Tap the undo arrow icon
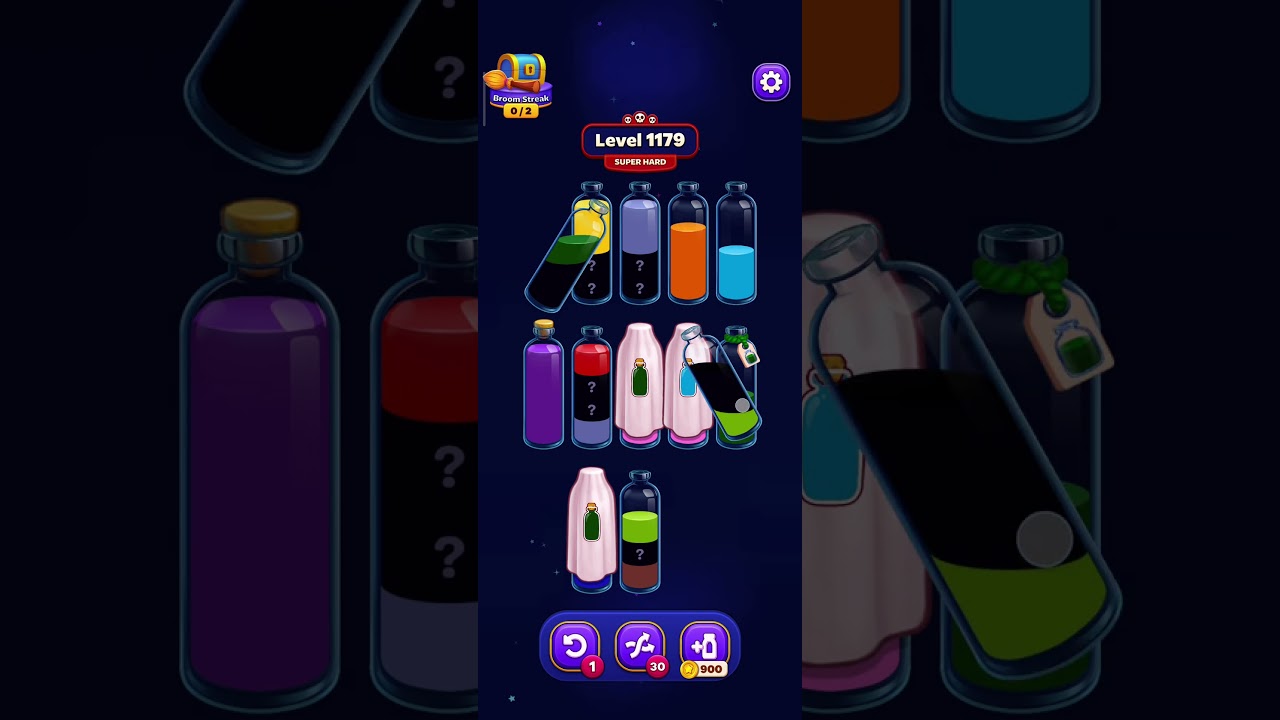 point(576,645)
